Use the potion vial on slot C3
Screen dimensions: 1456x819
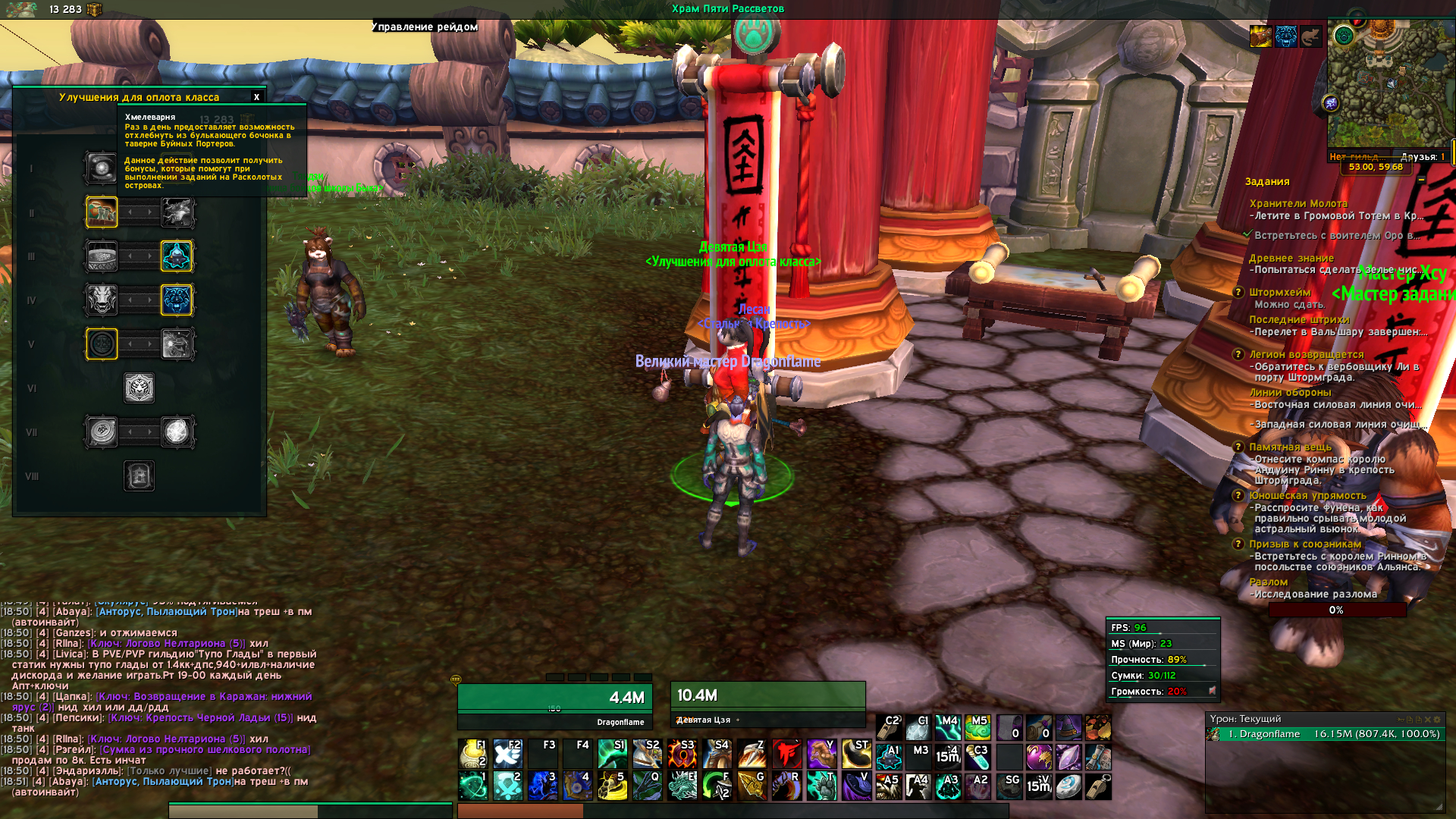977,757
